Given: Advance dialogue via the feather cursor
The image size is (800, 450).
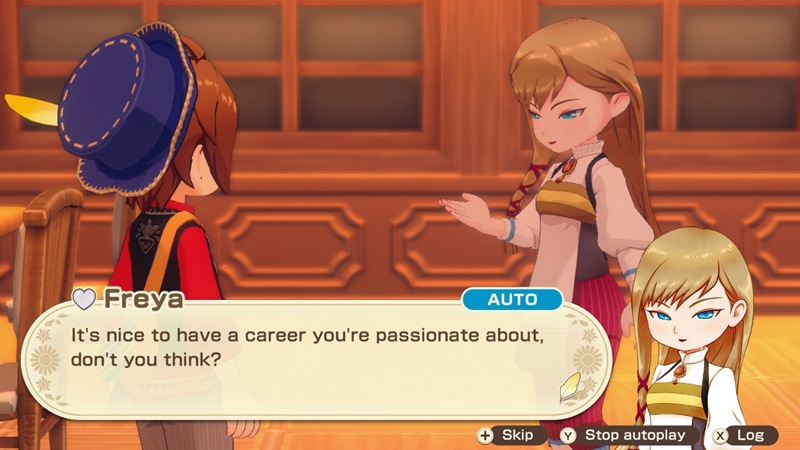Looking at the screenshot, I should (570, 385).
